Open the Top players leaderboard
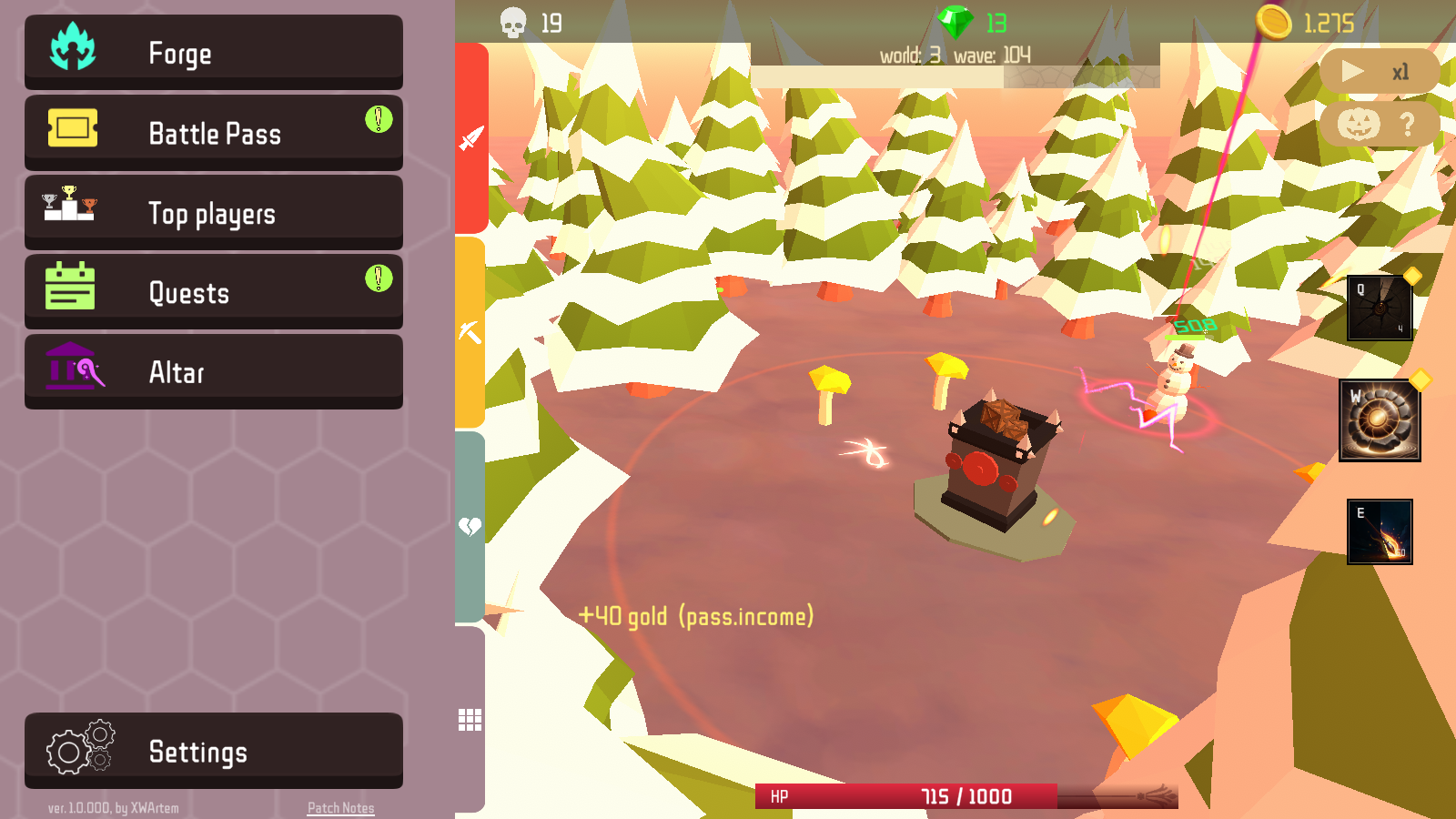Viewport: 1456px width, 819px height. point(213,211)
